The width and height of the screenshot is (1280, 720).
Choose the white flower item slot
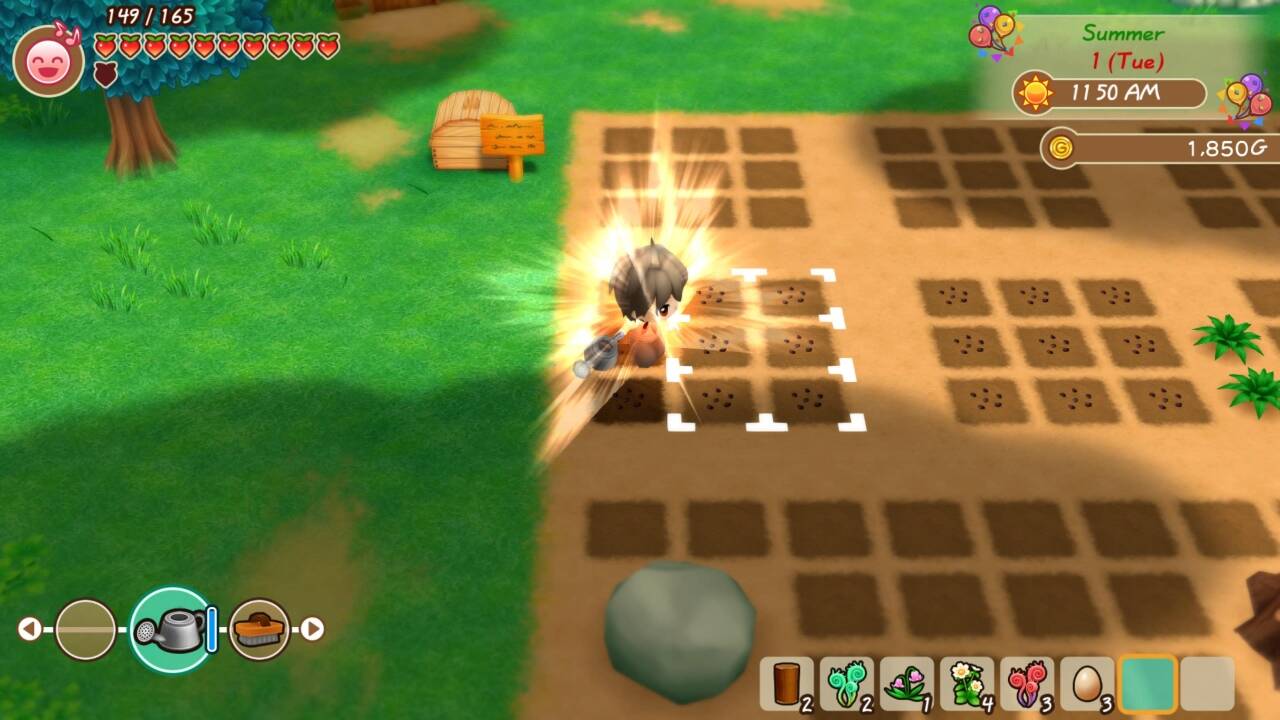(x=966, y=683)
